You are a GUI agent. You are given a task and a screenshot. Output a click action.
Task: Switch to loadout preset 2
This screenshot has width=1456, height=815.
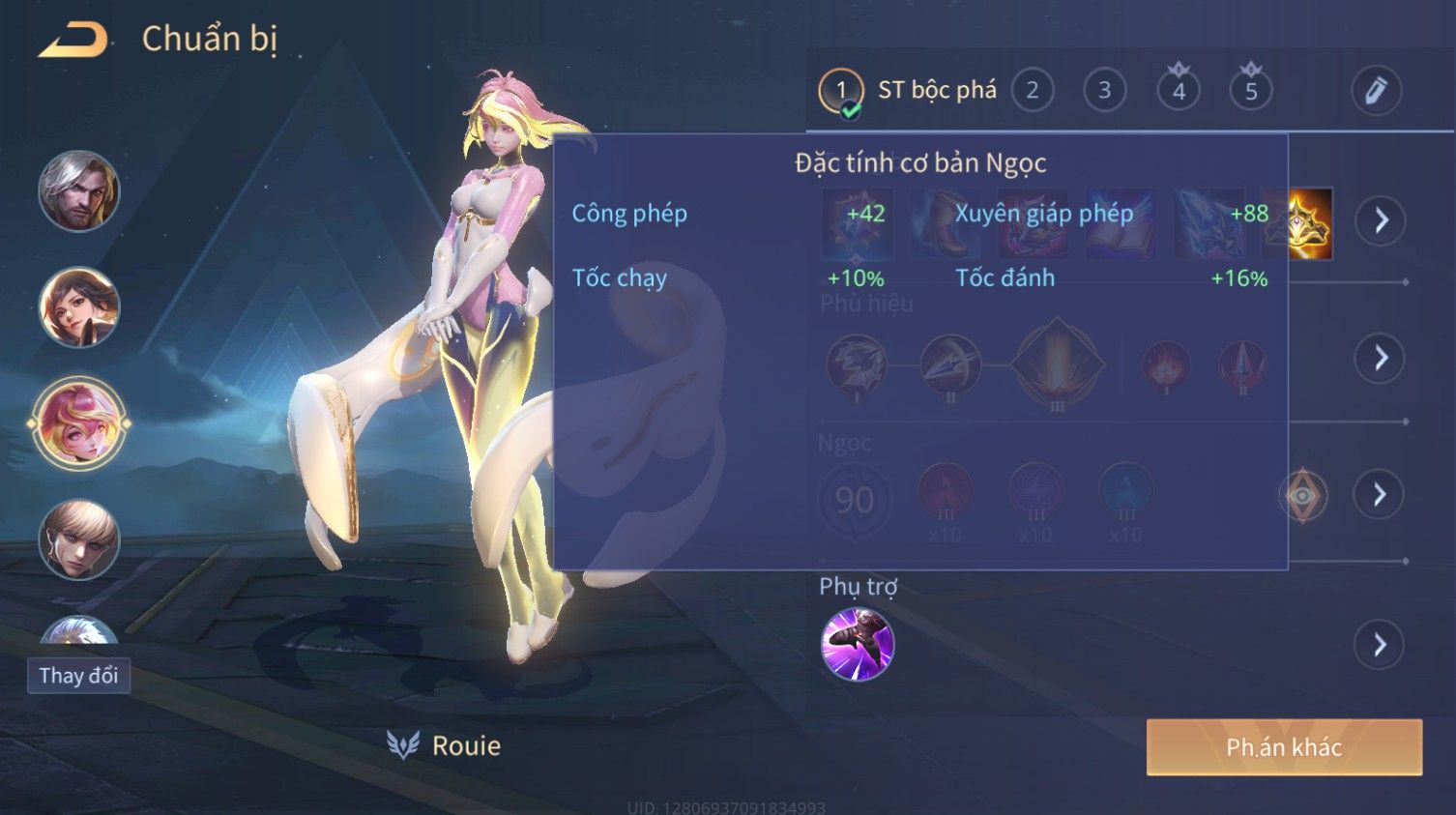tap(1032, 91)
